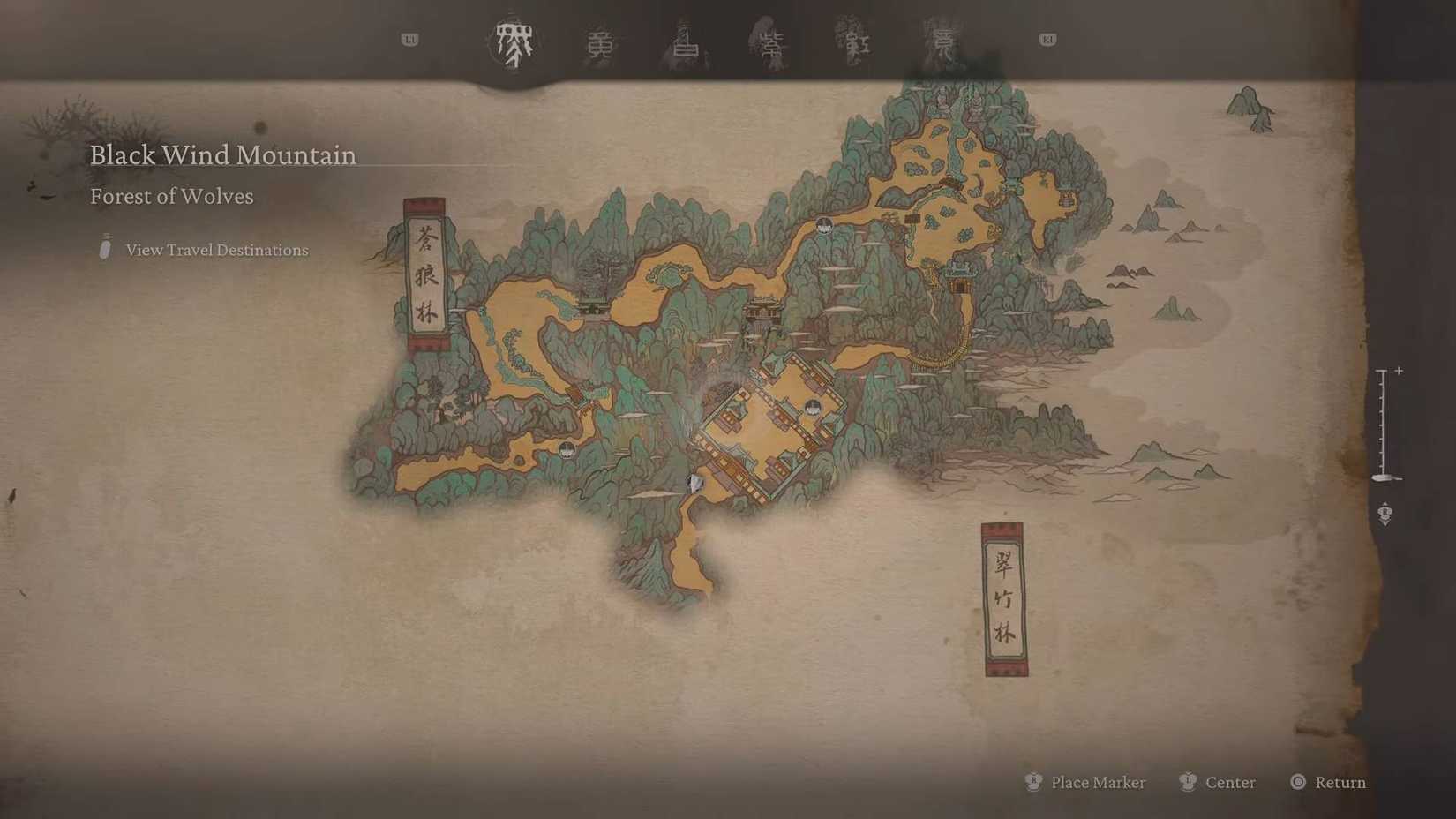Click the pavilion icon in the map center
The width and height of the screenshot is (1456, 819).
(x=763, y=310)
